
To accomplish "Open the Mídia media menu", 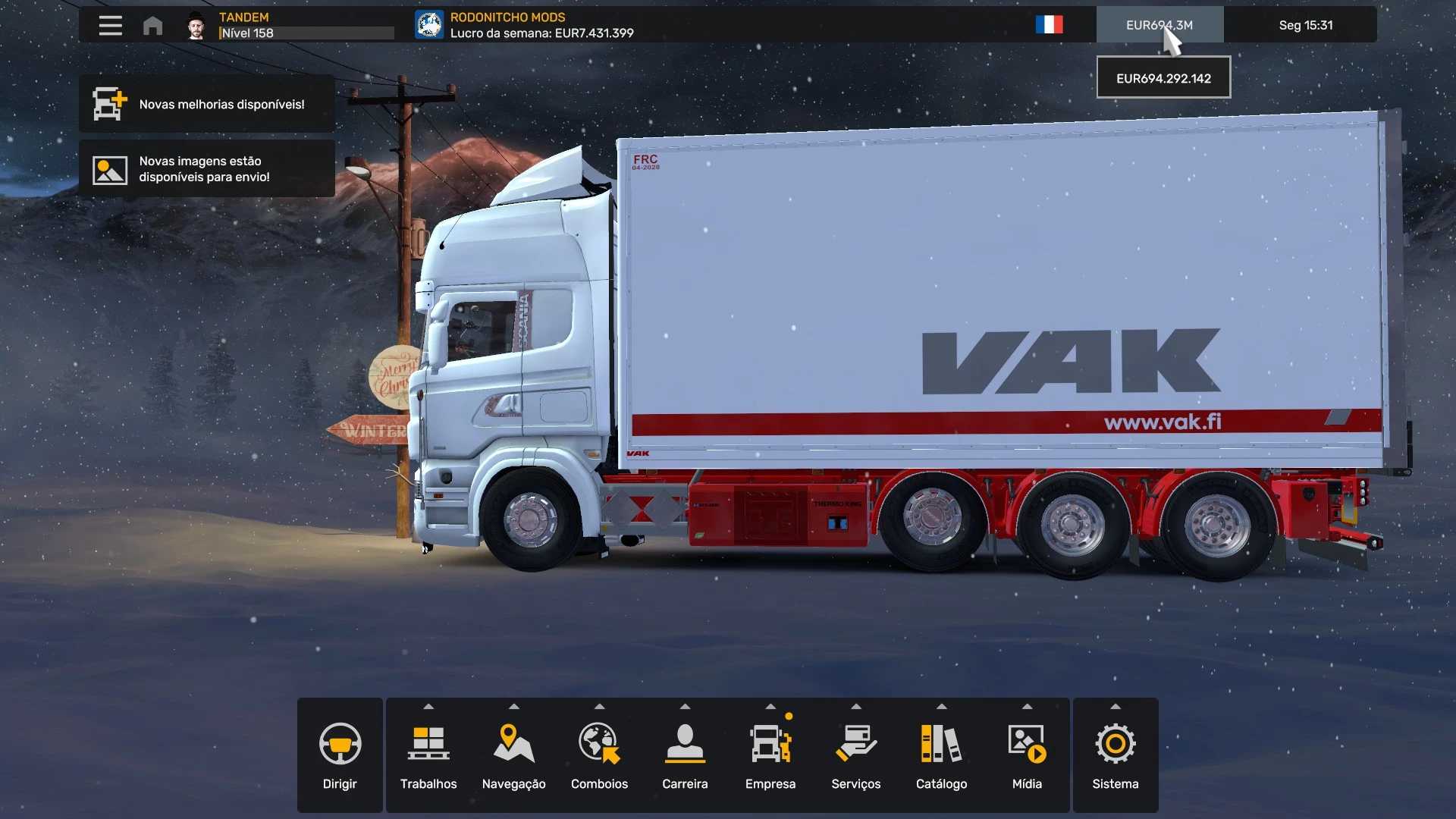I will click(x=1027, y=755).
